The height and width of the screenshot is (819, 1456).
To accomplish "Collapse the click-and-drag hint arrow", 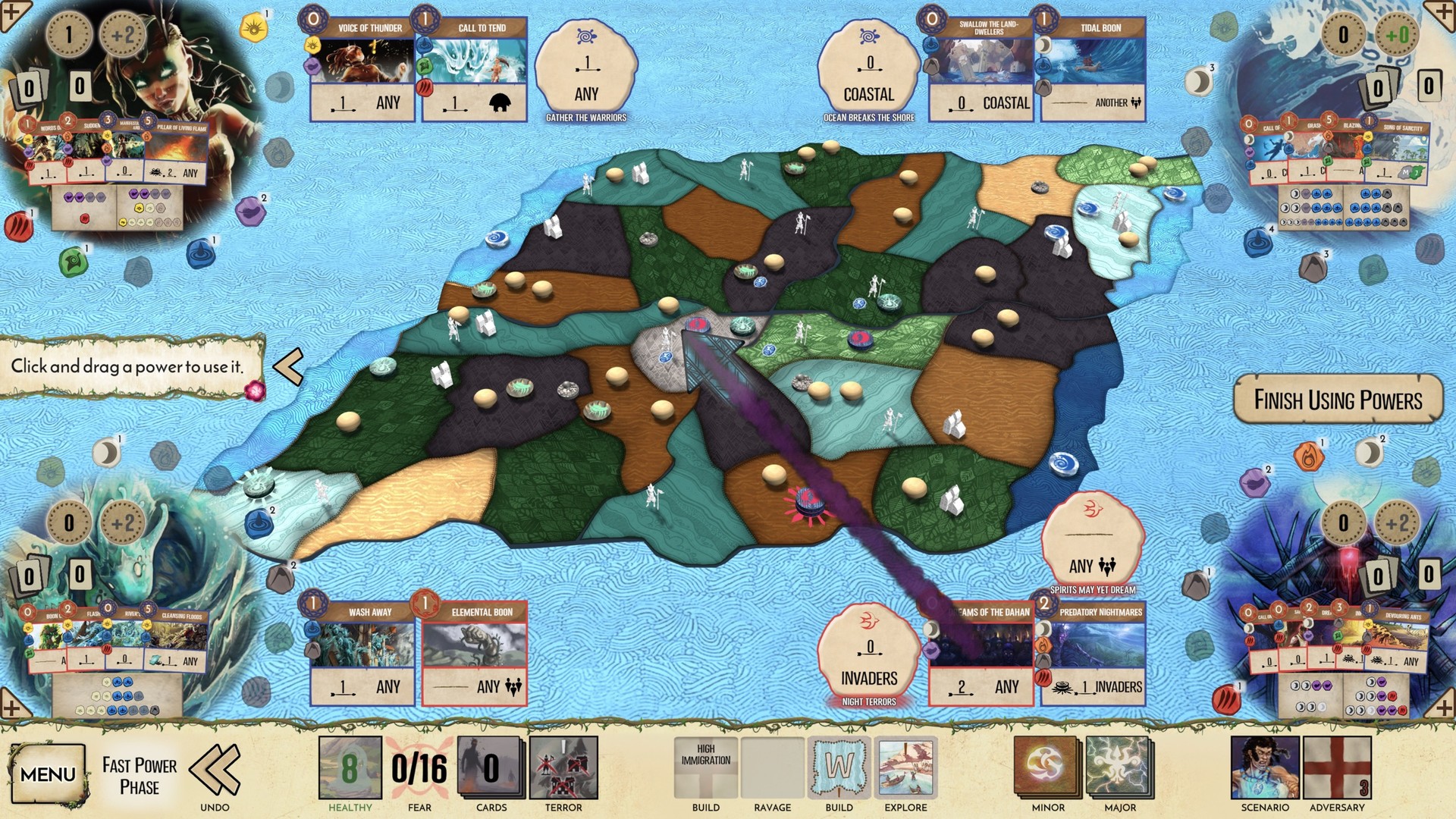I will pos(289,368).
